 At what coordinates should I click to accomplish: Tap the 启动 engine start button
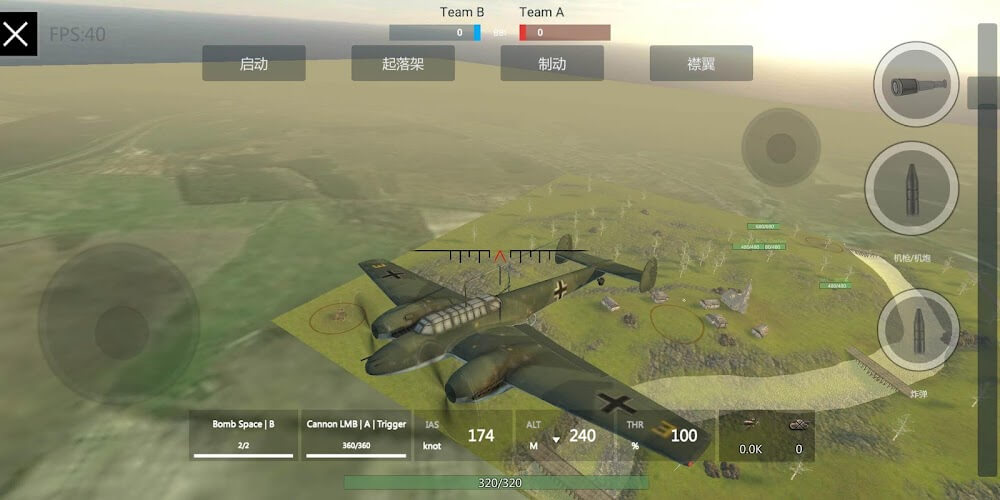pyautogui.click(x=254, y=63)
